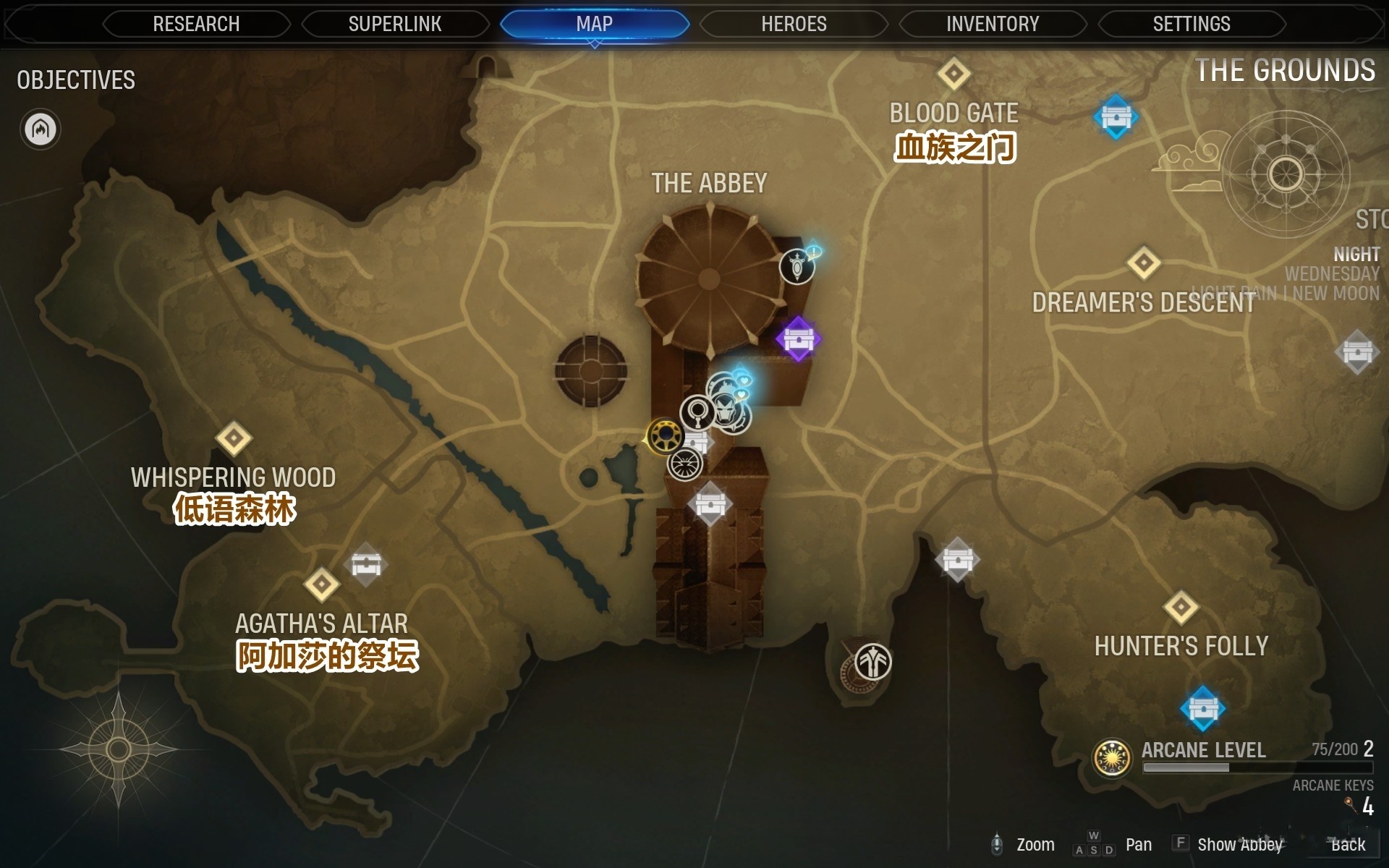Select the winged emblem marker on the south shore
Screen dimensions: 1389x868
click(x=872, y=662)
